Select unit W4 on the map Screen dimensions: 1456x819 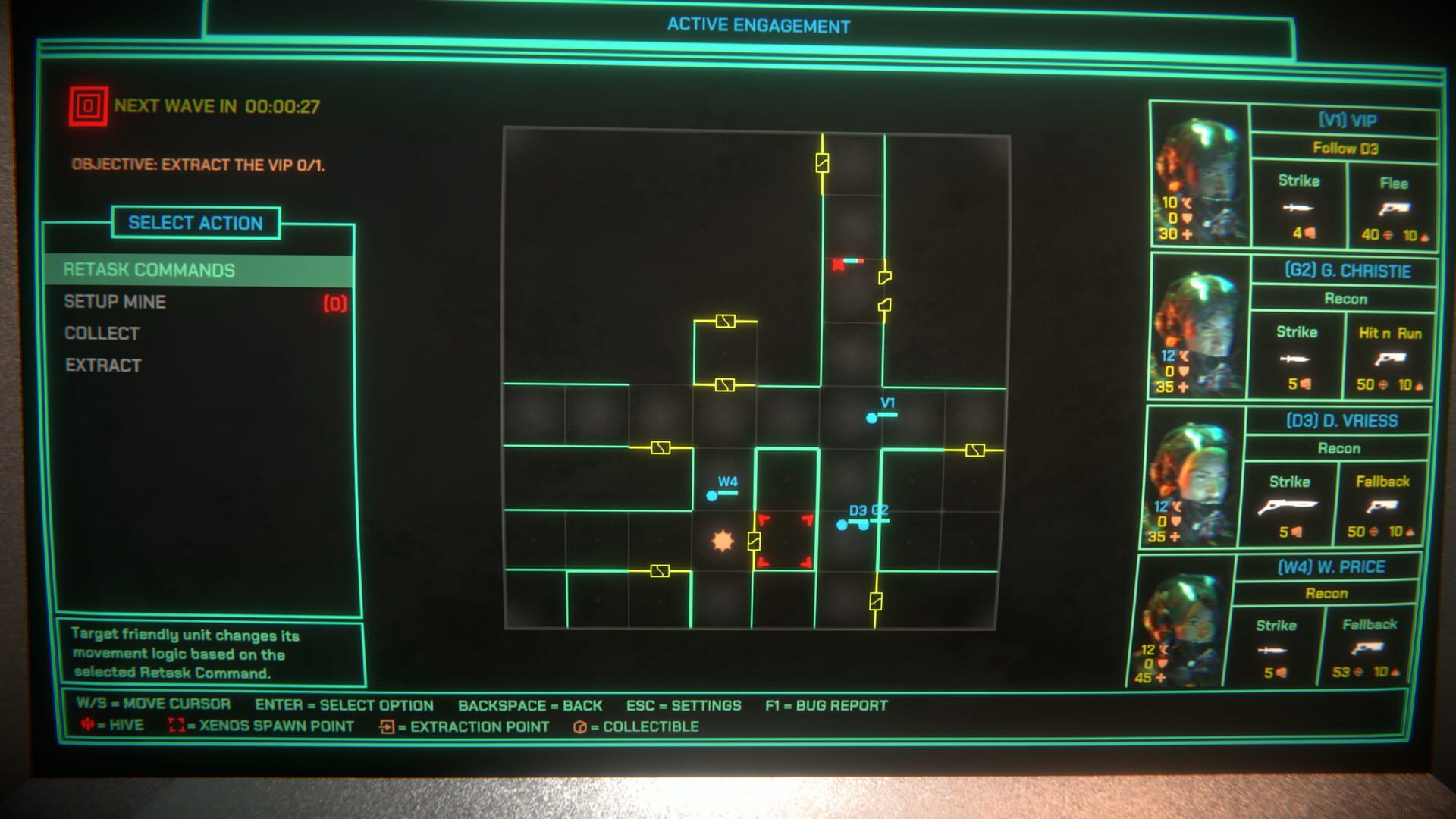click(711, 494)
